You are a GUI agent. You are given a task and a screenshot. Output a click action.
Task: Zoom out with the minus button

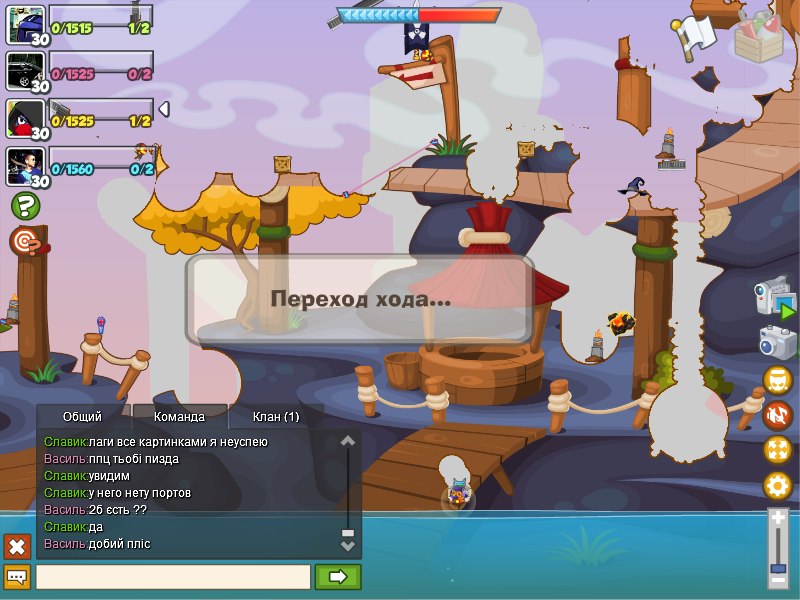coord(778,580)
